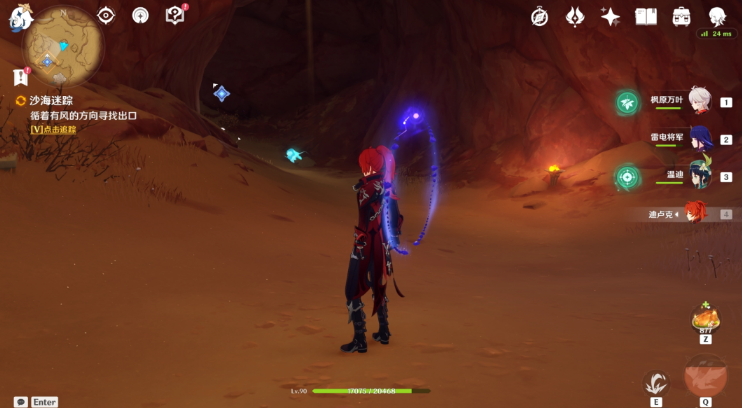Open the character head profile icon
The image size is (742, 408).
pos(717,16)
